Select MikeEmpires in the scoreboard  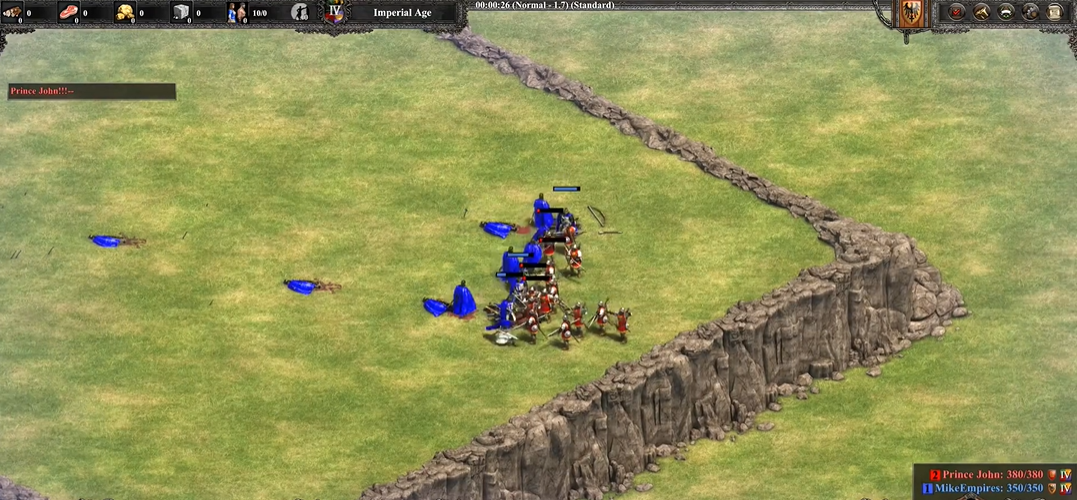coord(990,488)
